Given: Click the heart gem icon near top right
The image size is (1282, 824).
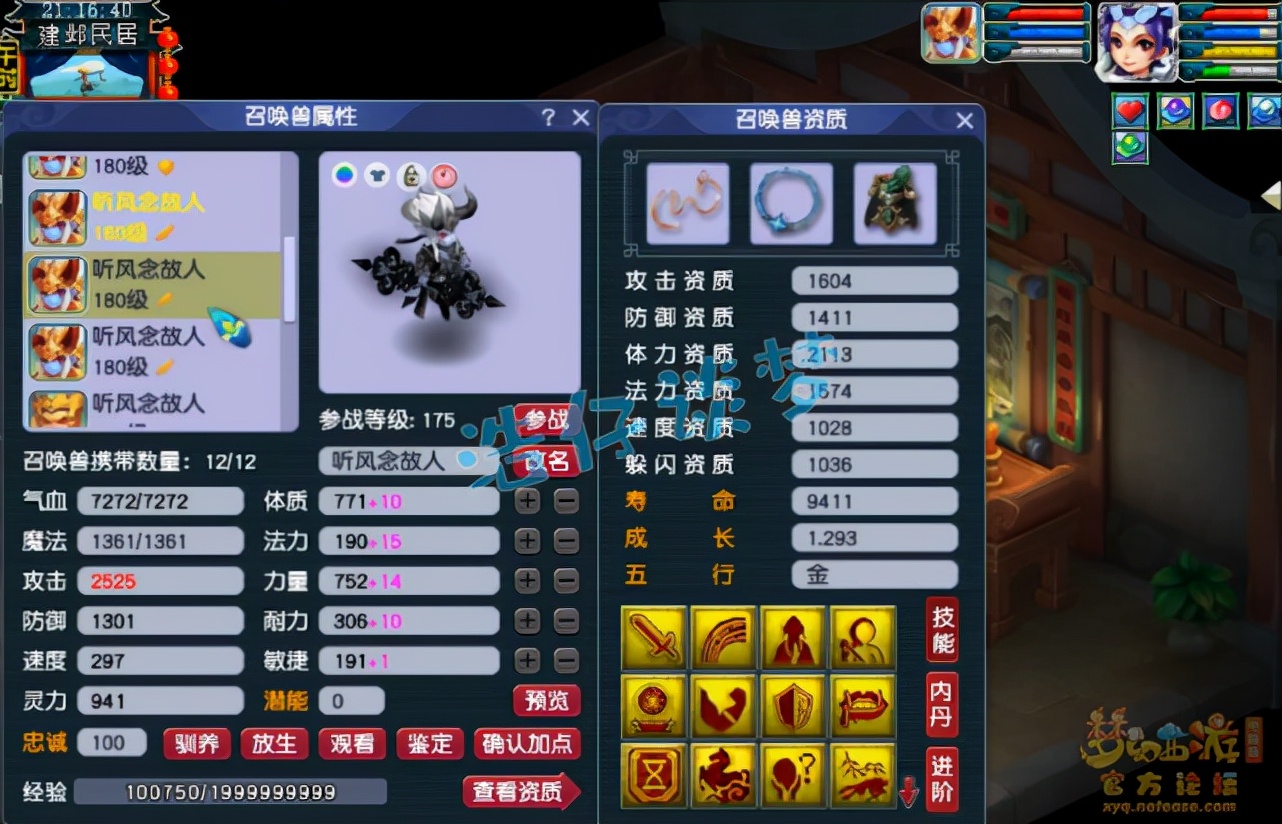Looking at the screenshot, I should (1129, 110).
